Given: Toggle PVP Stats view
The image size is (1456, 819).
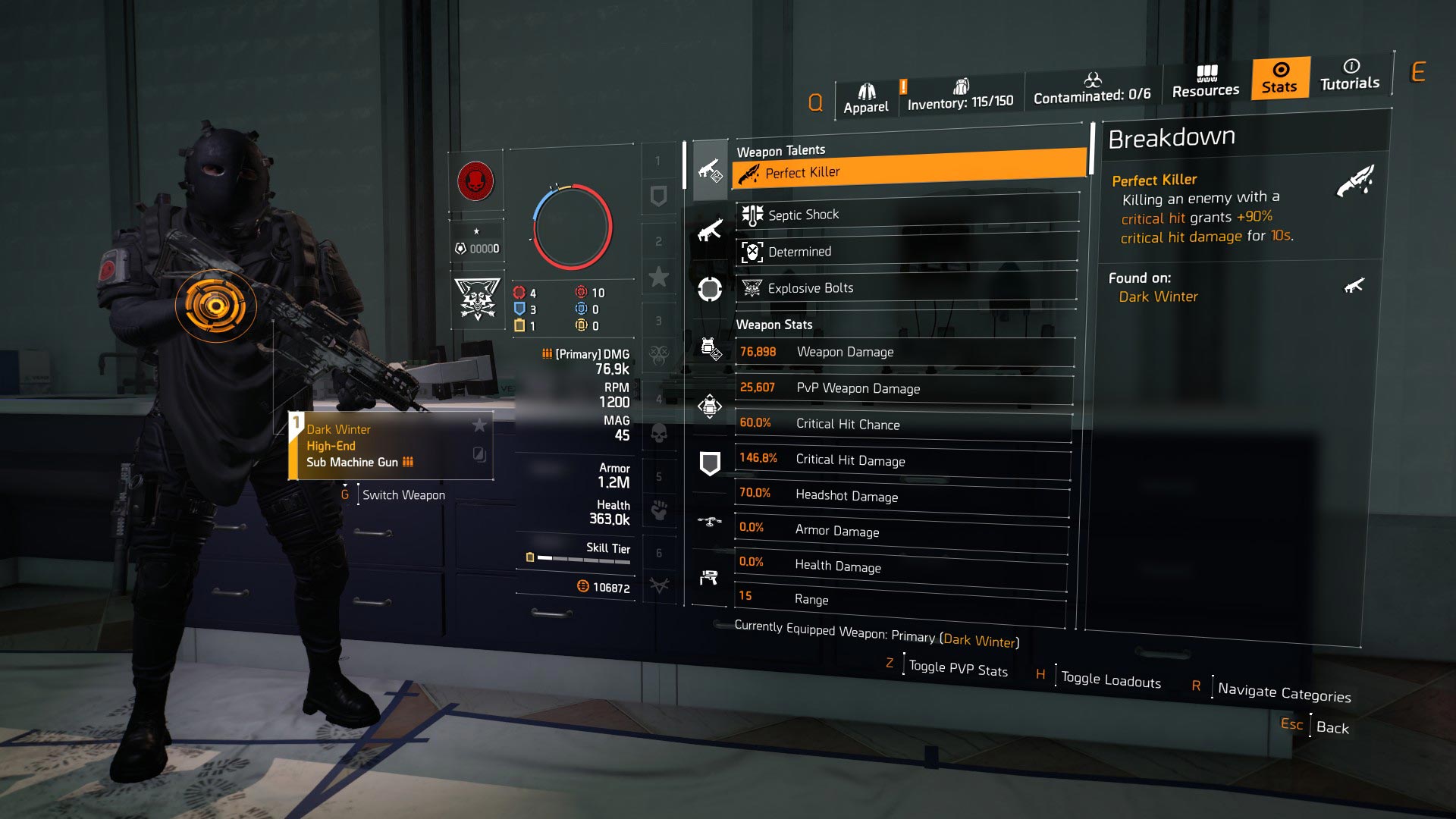Looking at the screenshot, I should 957,669.
